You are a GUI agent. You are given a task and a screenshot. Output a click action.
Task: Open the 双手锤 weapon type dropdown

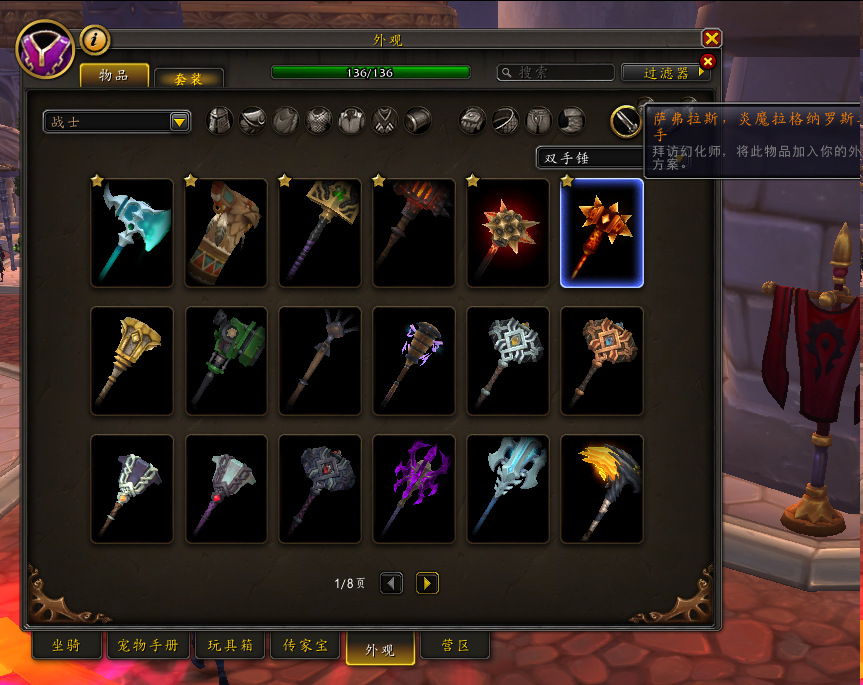pos(590,157)
